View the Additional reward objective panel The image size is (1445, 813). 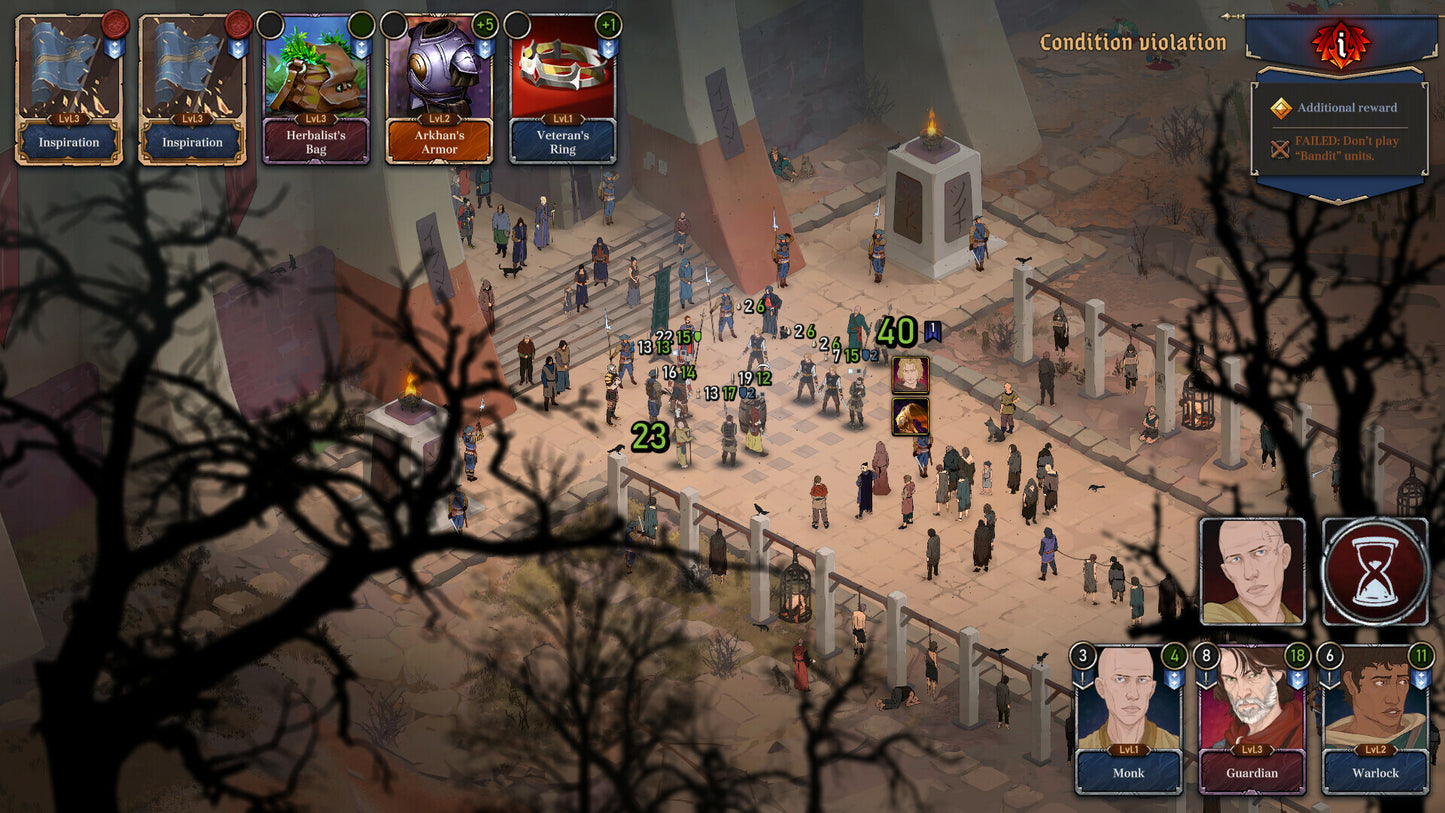click(1340, 108)
